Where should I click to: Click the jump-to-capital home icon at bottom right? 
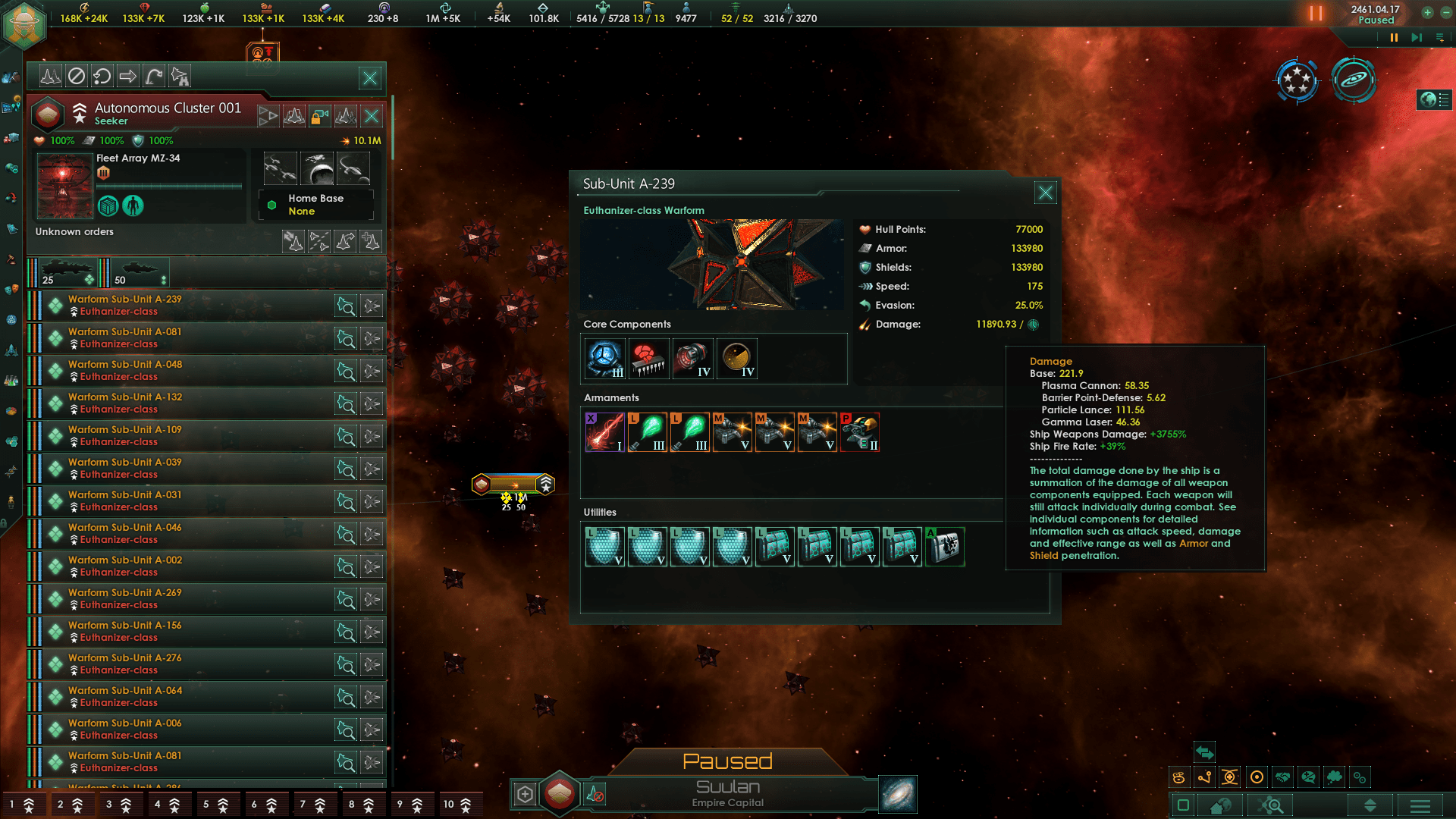1219,807
